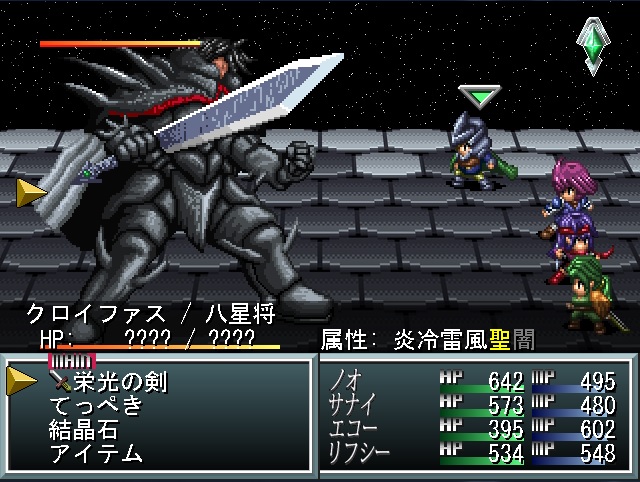Choose the てっぺき command
This screenshot has width=640, height=482.
click(96, 406)
